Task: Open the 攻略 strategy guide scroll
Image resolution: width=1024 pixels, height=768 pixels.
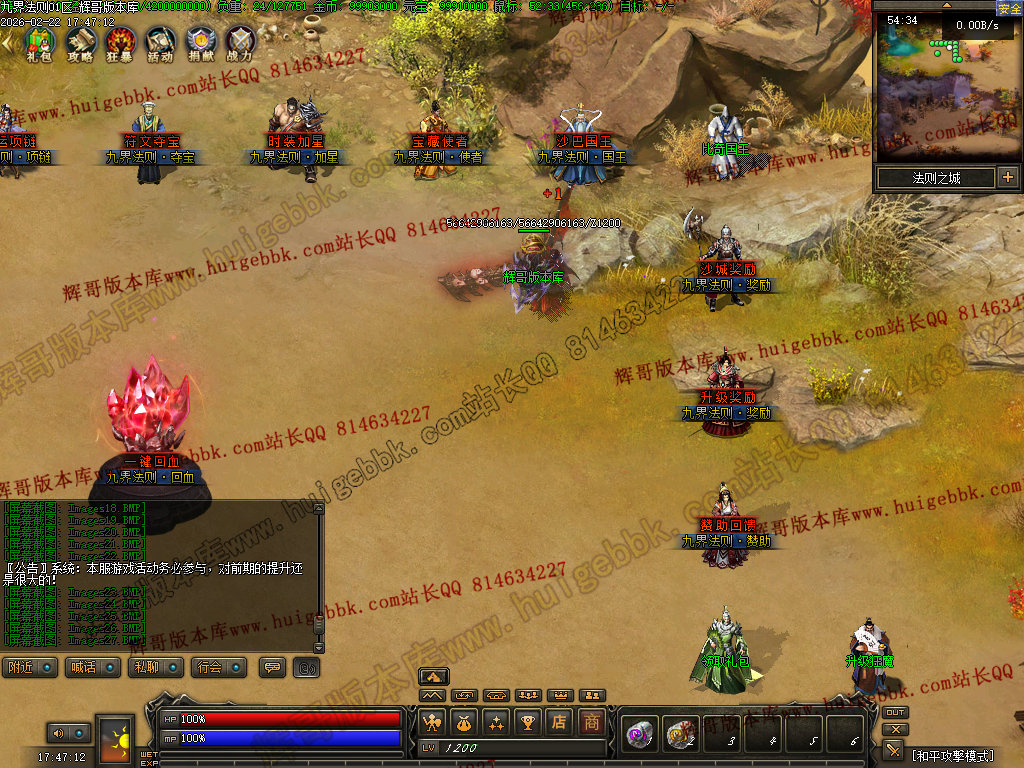Action: [80, 42]
